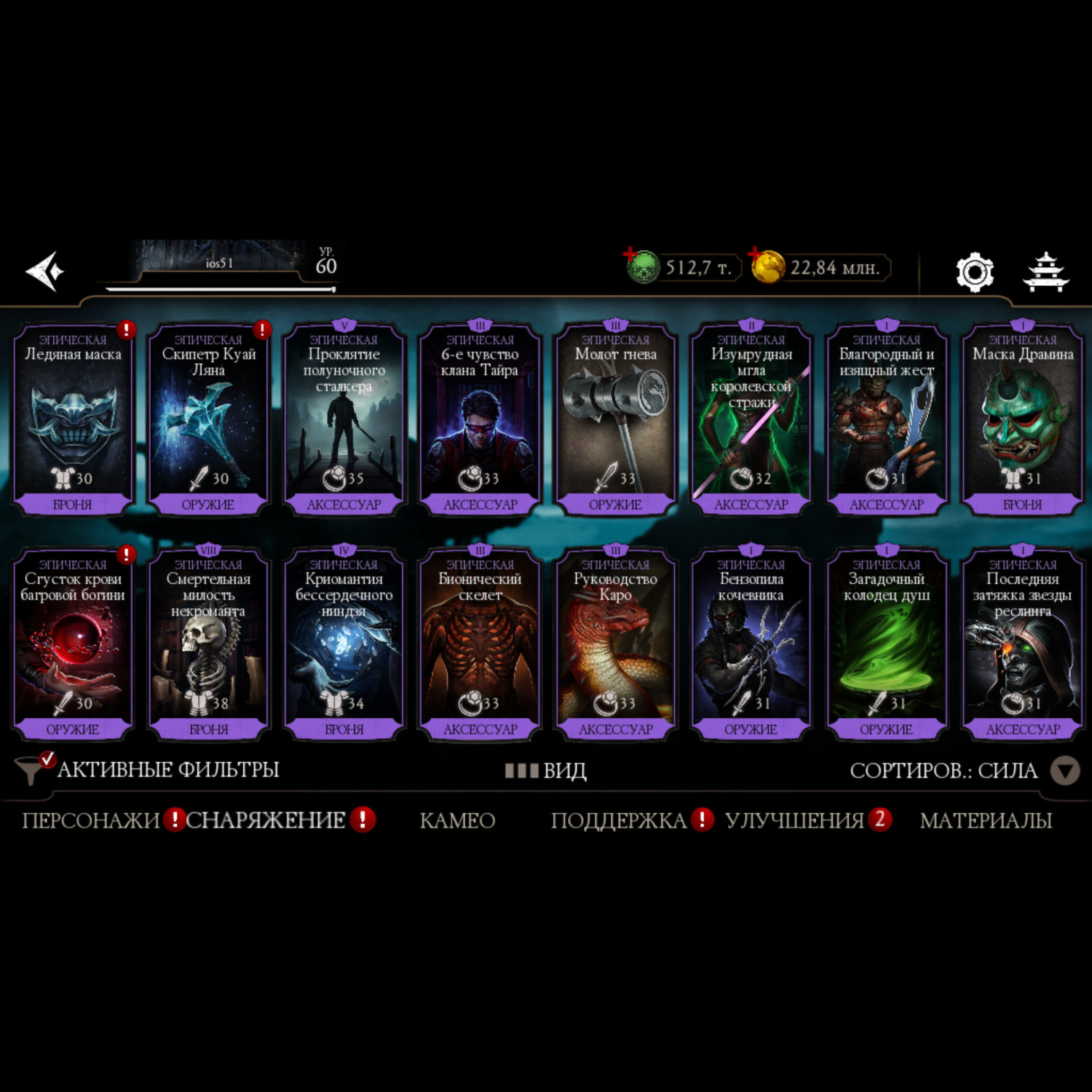This screenshot has width=1092, height=1092.
Task: Select the Молот гнева weapon card
Action: coord(615,419)
